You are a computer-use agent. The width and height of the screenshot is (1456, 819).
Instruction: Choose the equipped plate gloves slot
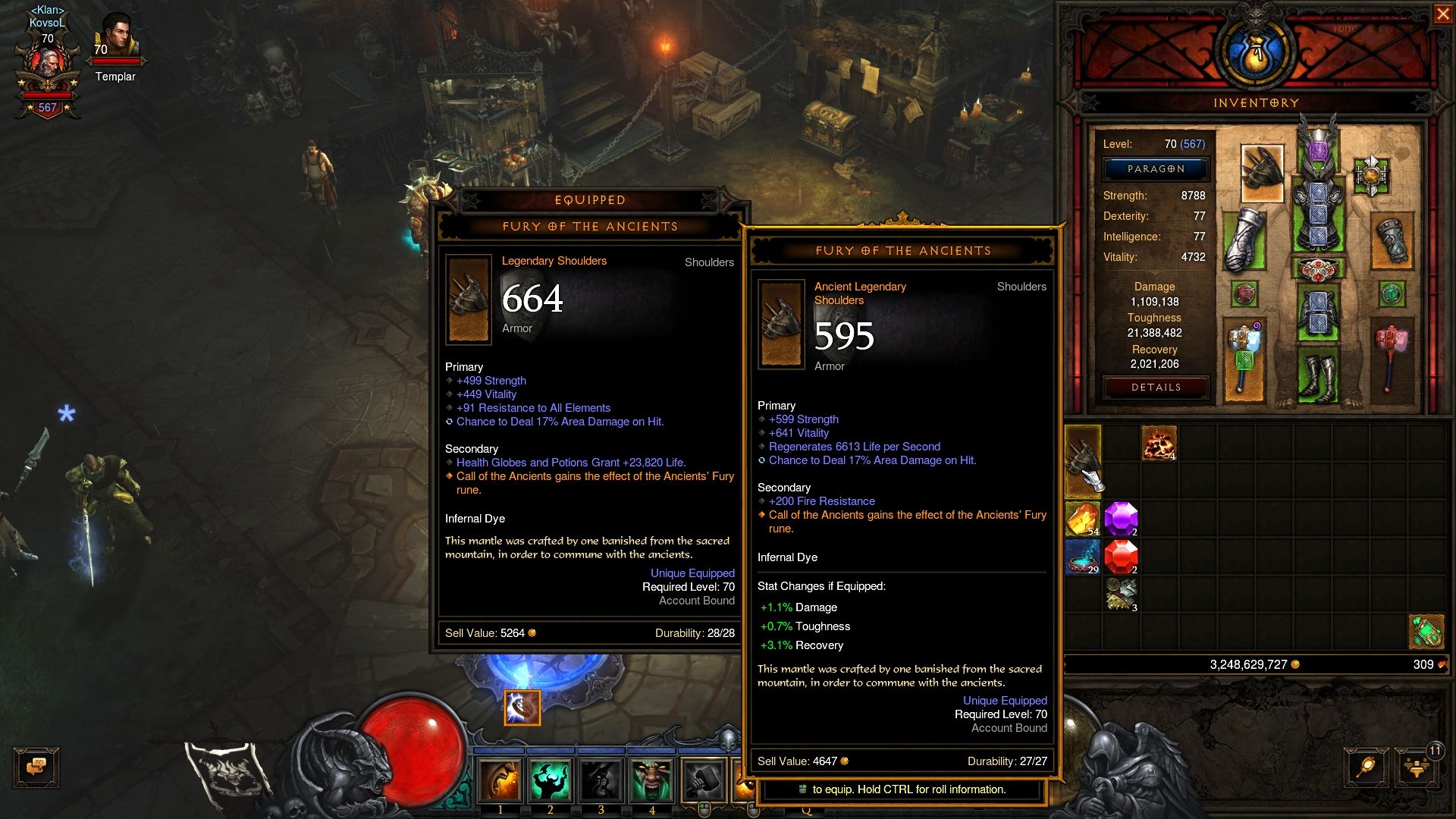(x=1244, y=240)
